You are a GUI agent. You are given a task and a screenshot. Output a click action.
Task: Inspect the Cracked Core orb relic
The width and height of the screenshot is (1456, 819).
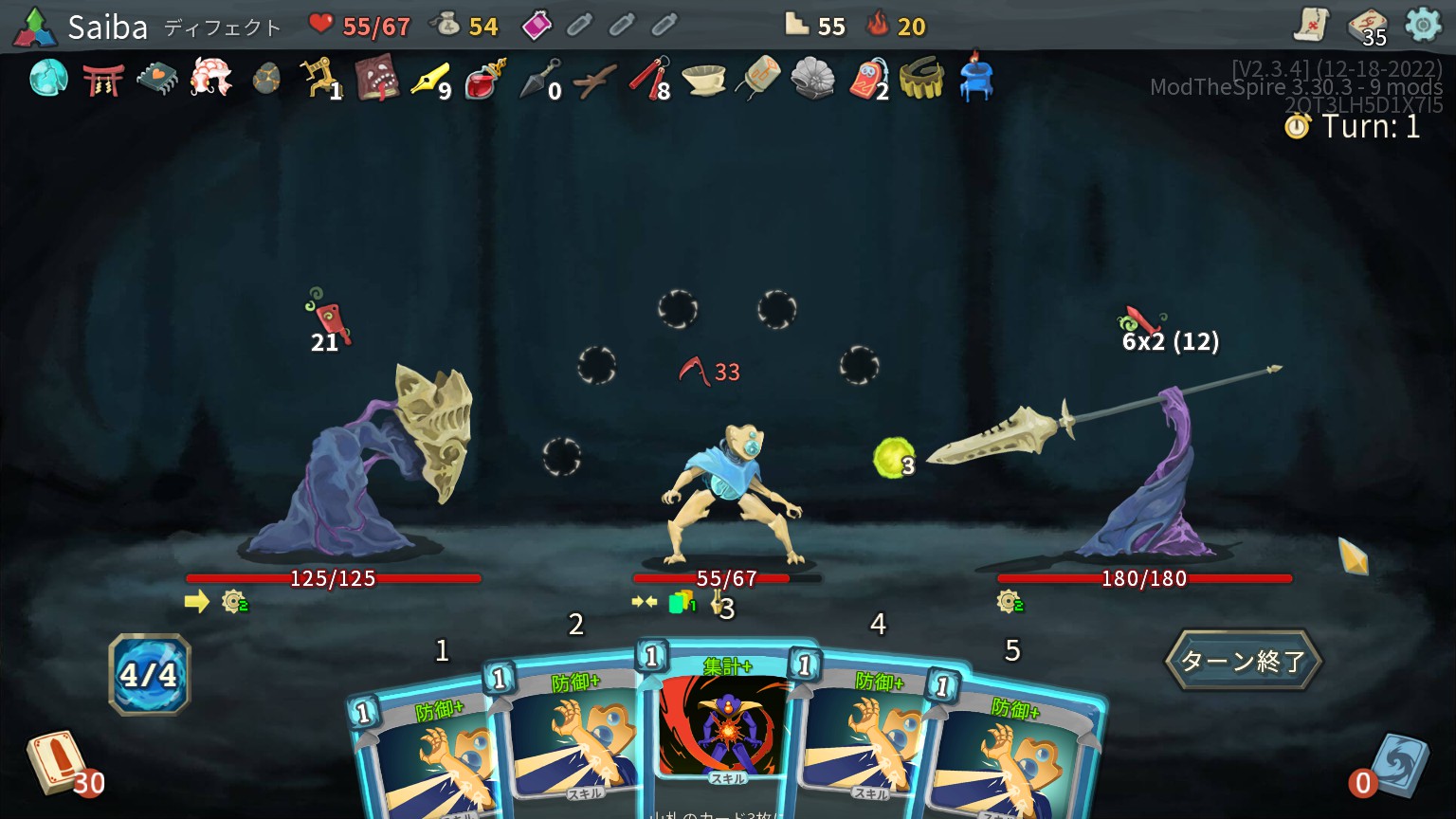click(x=48, y=78)
